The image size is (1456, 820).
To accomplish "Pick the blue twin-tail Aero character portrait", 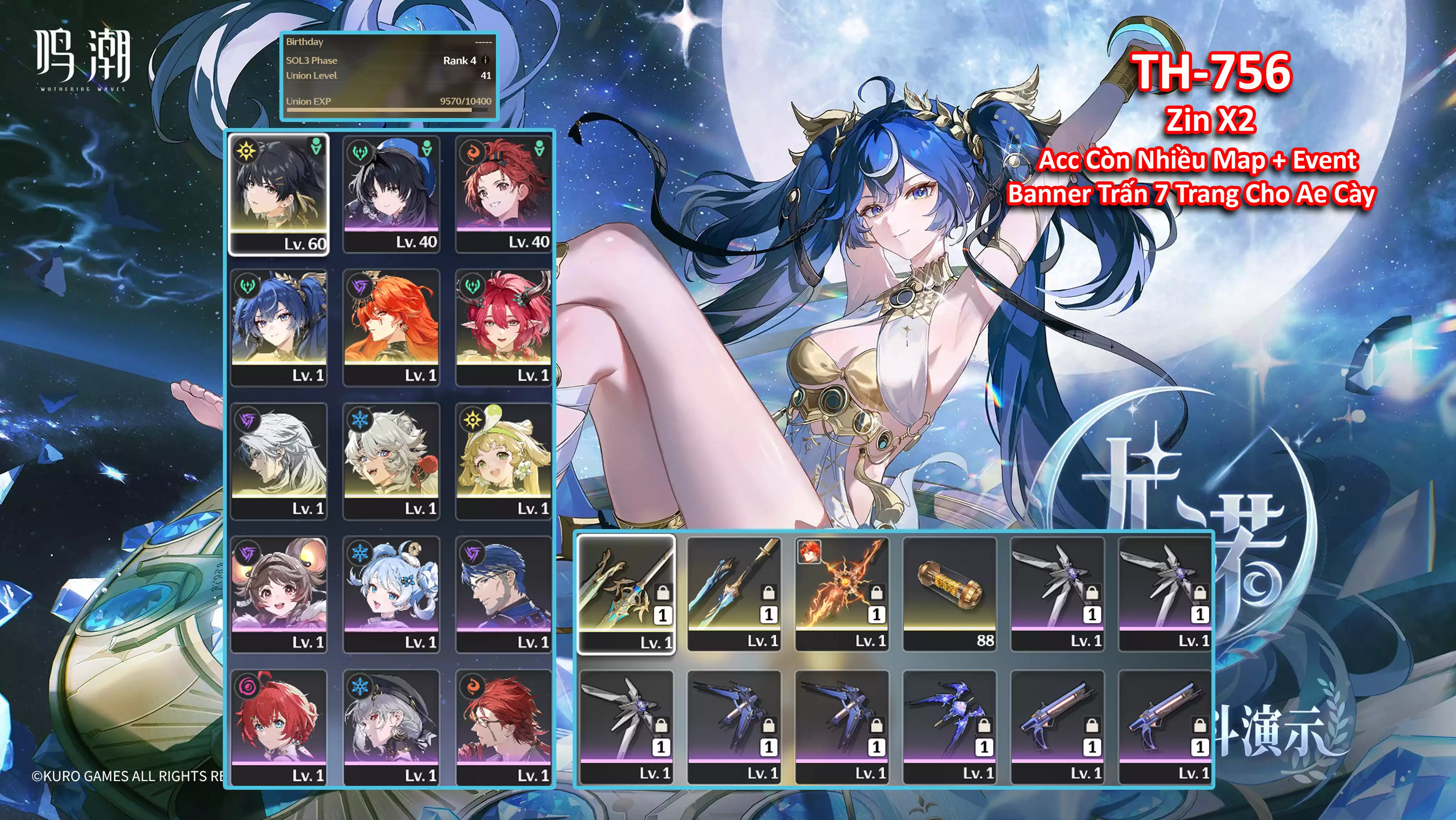I will 279,327.
